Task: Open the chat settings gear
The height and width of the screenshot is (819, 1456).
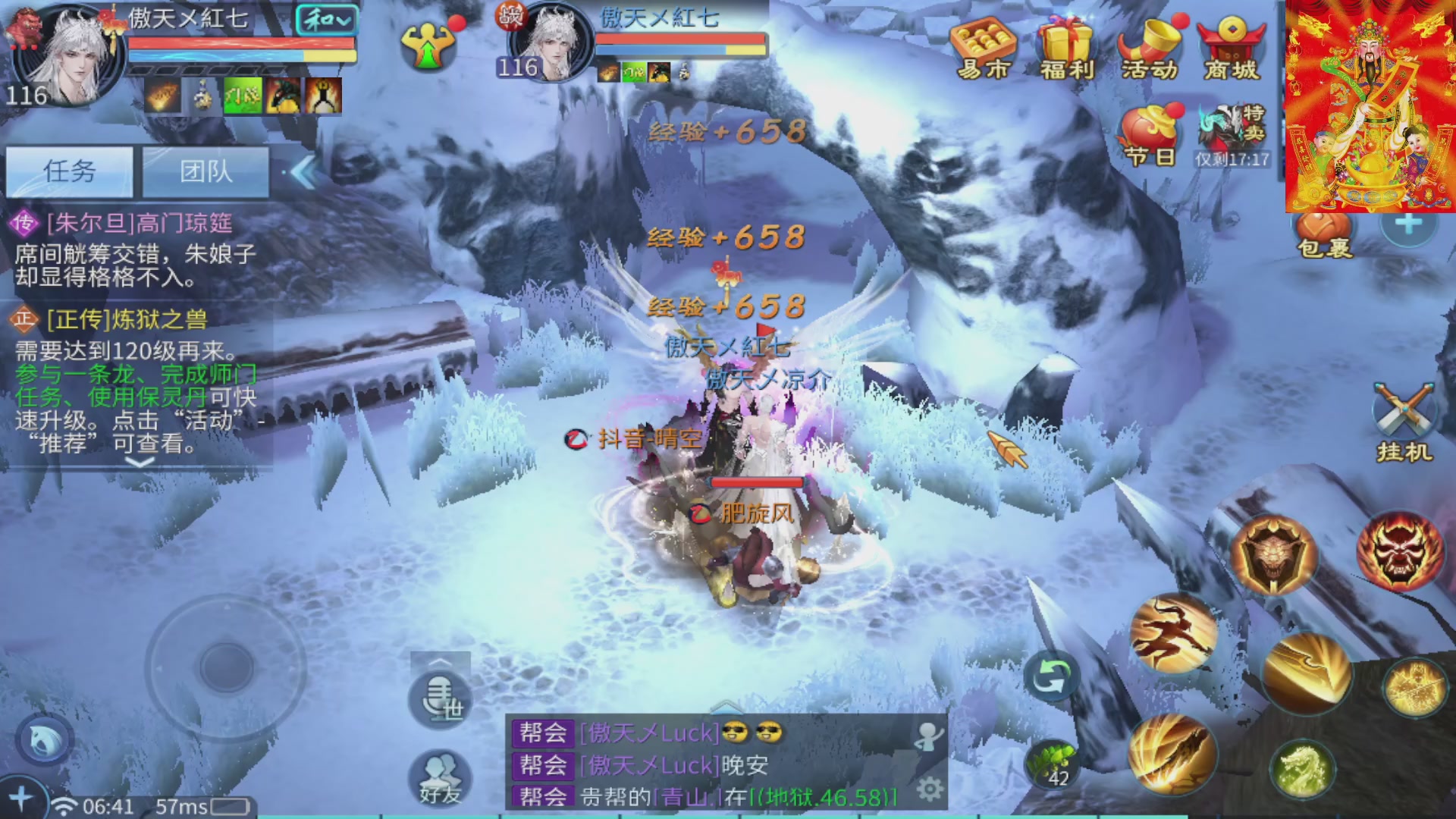Action: (930, 789)
